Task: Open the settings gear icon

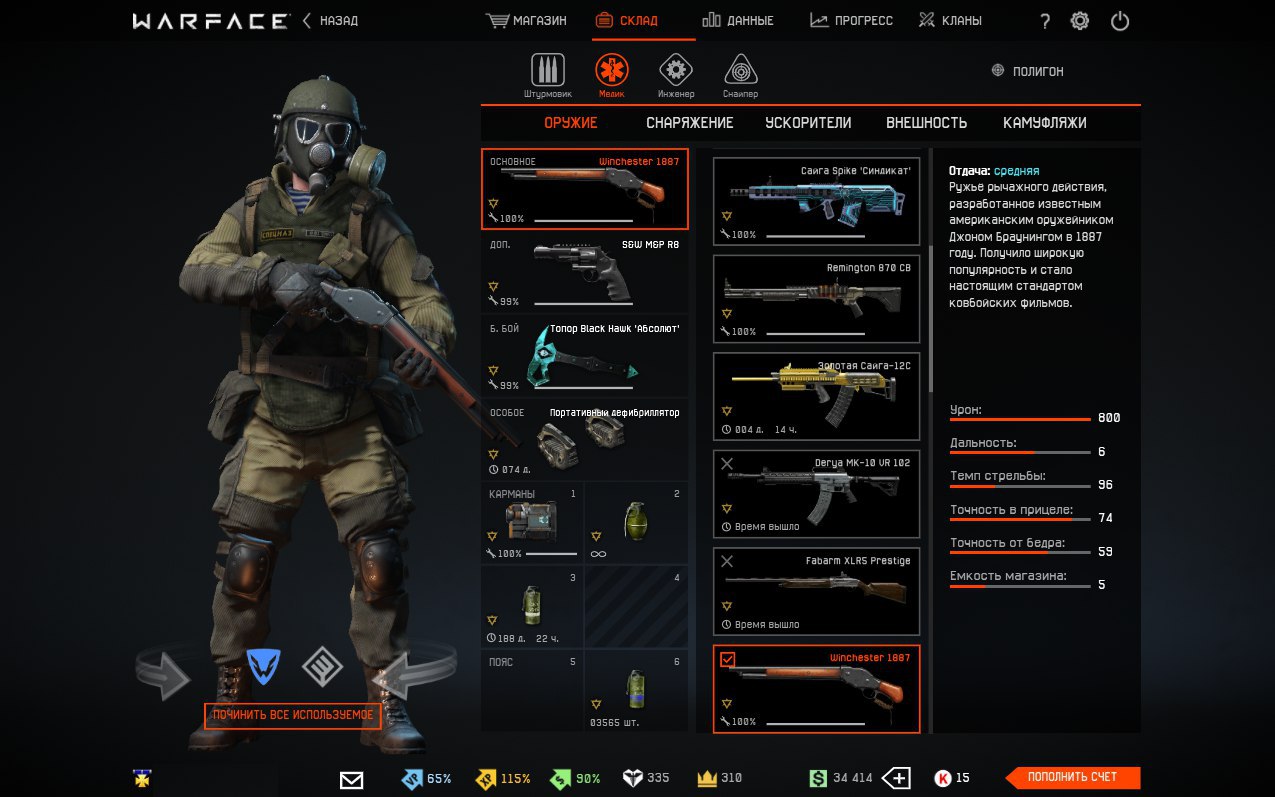Action: [x=1080, y=21]
